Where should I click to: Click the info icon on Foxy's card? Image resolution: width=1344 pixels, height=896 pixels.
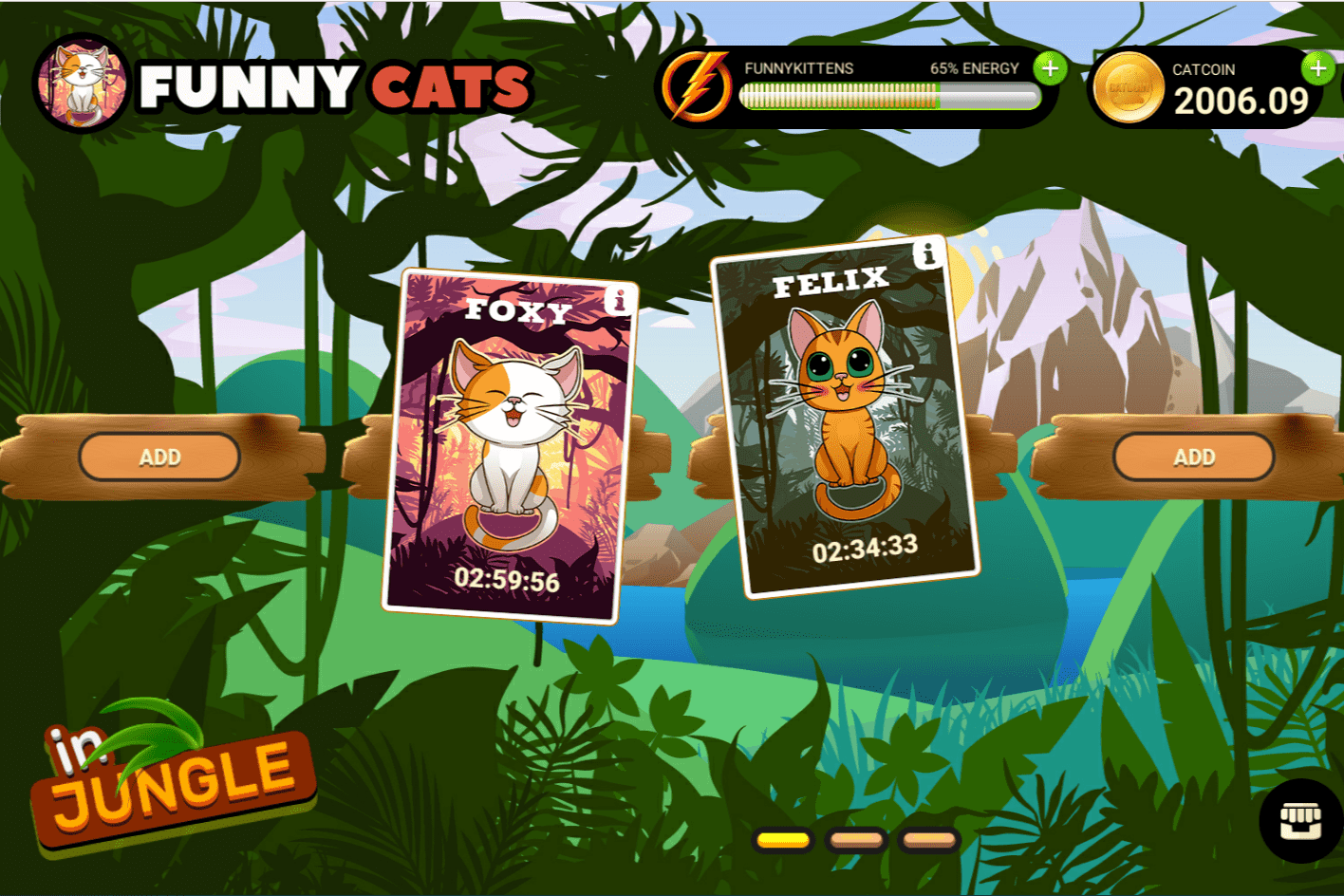619,300
